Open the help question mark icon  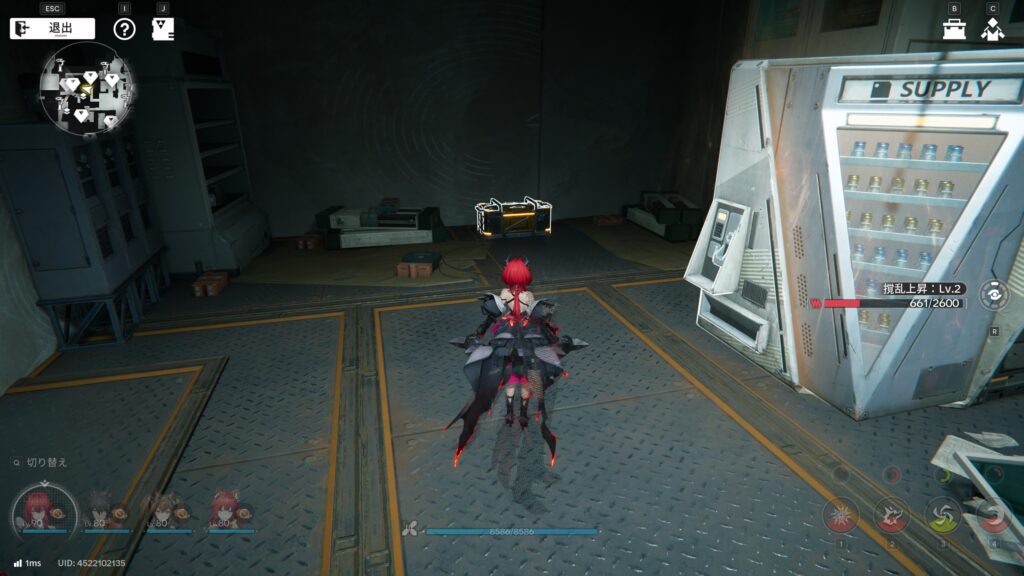(x=124, y=29)
